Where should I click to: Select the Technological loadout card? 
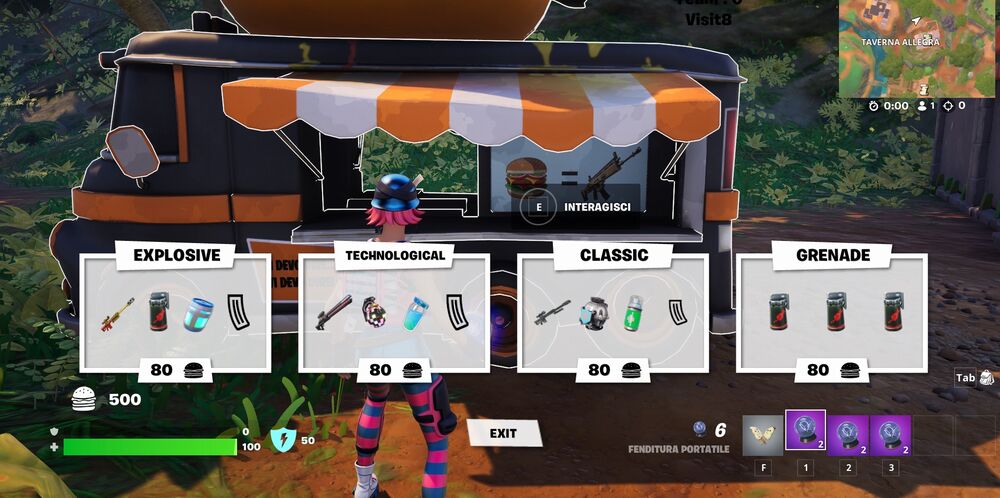tap(394, 312)
